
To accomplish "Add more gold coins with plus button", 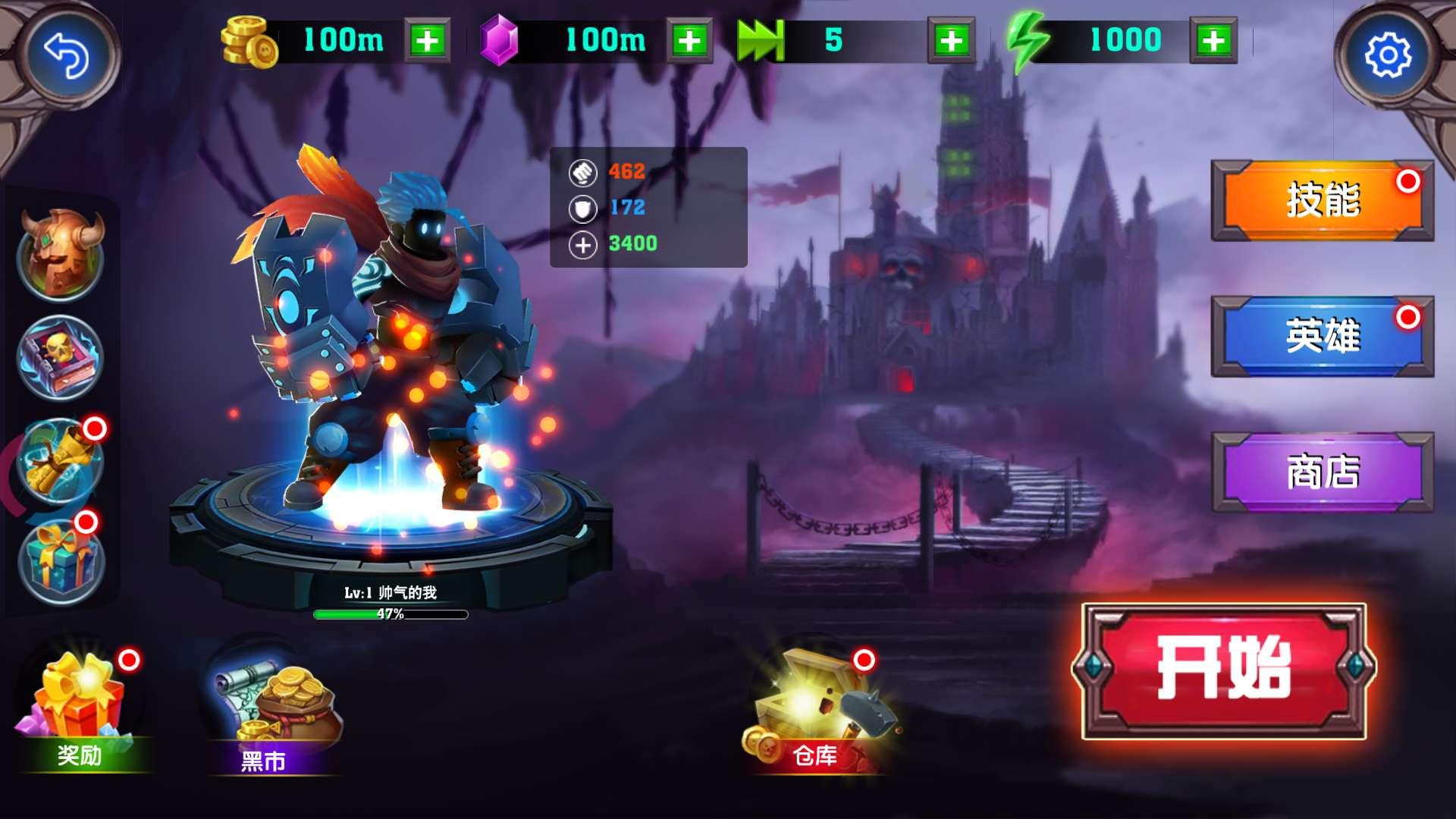I will [x=427, y=40].
